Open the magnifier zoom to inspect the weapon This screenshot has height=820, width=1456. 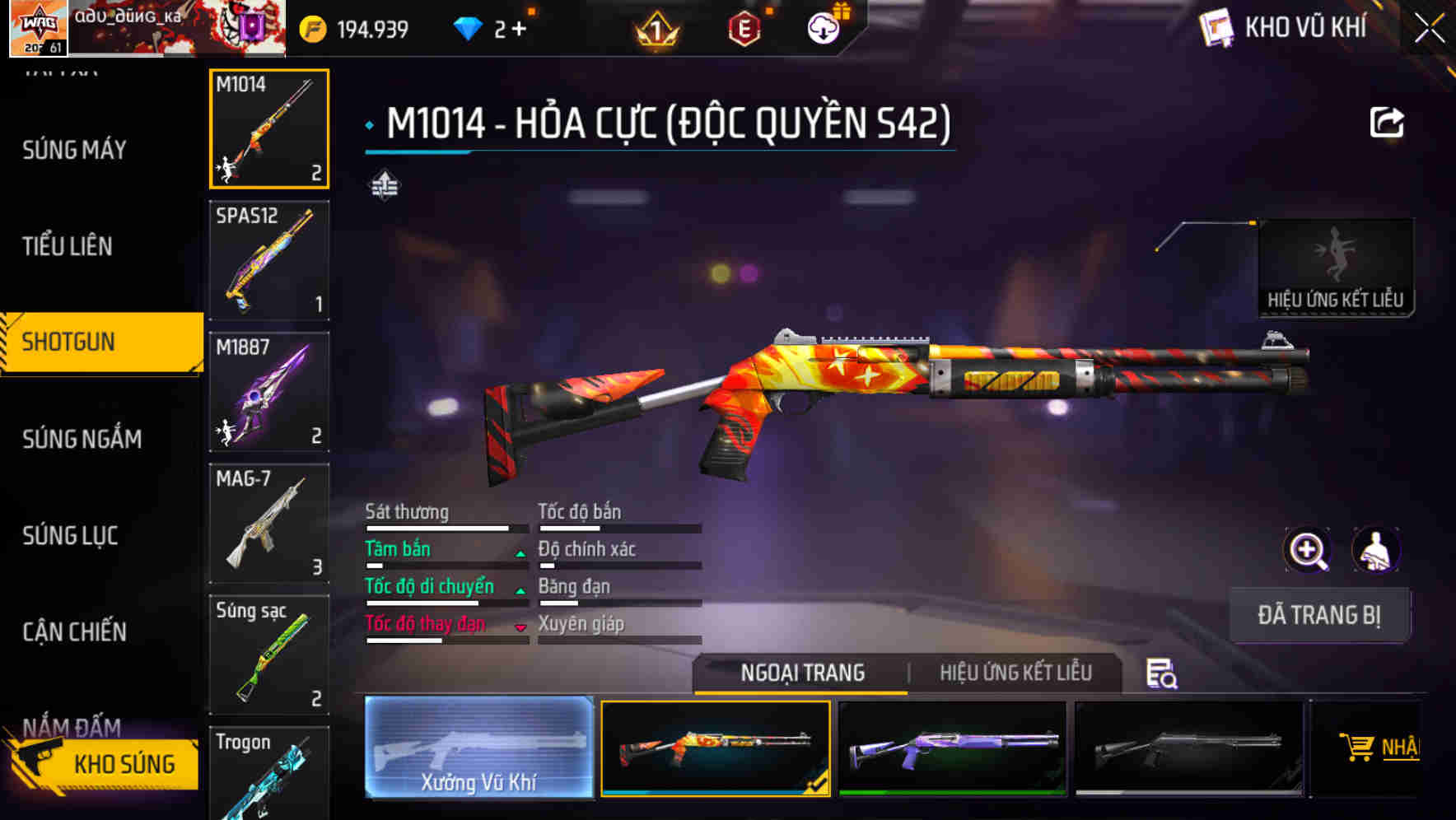tap(1308, 550)
